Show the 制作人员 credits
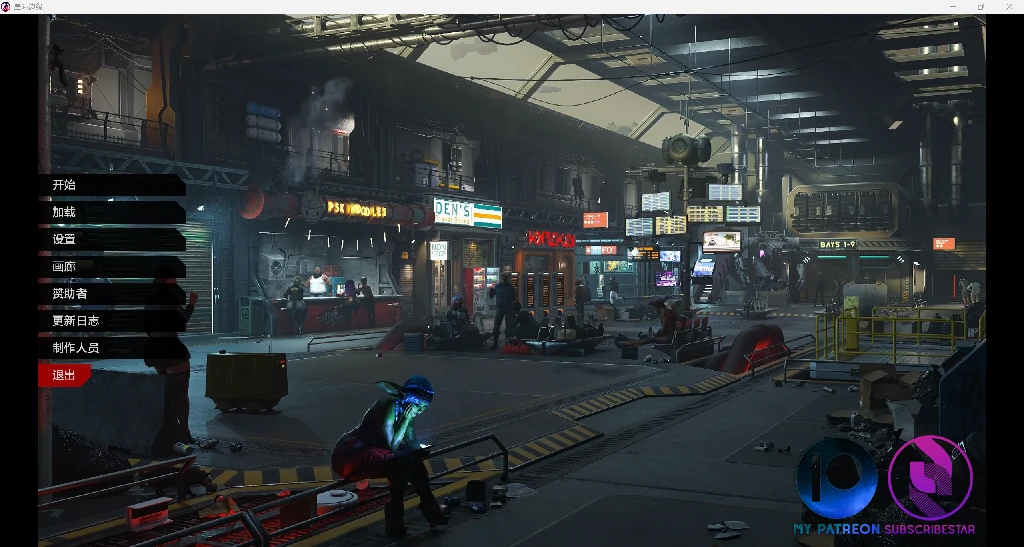The width and height of the screenshot is (1024, 547). coord(76,348)
